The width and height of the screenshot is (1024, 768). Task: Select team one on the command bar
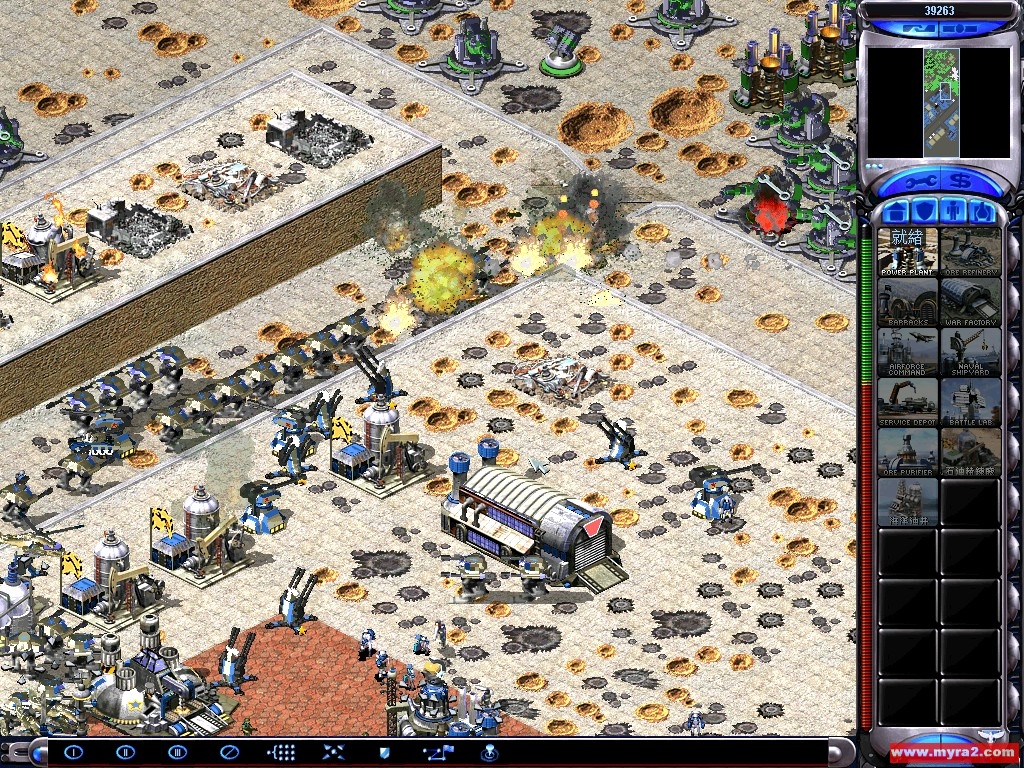74,752
